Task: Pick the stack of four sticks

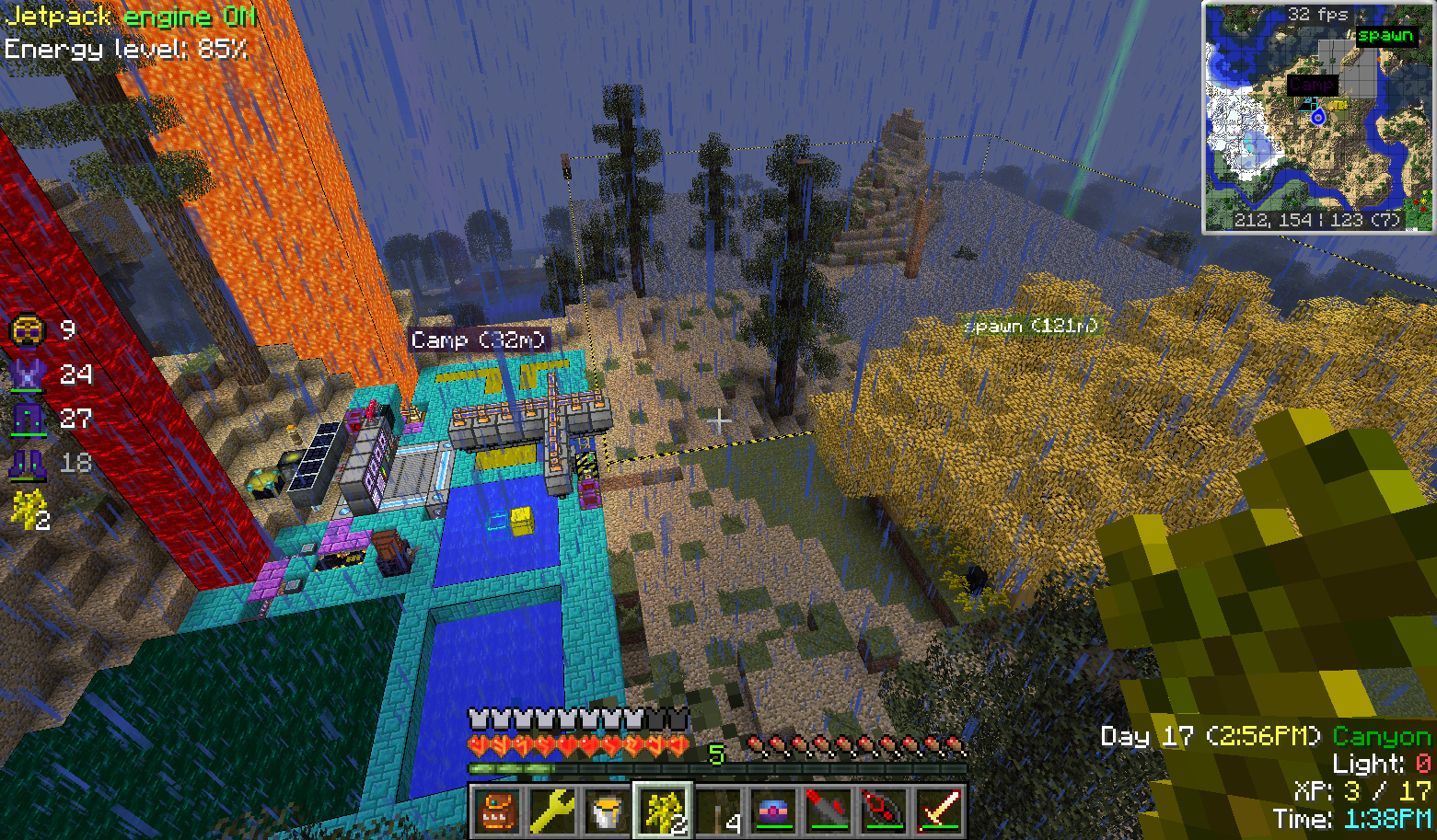Action: click(x=717, y=811)
